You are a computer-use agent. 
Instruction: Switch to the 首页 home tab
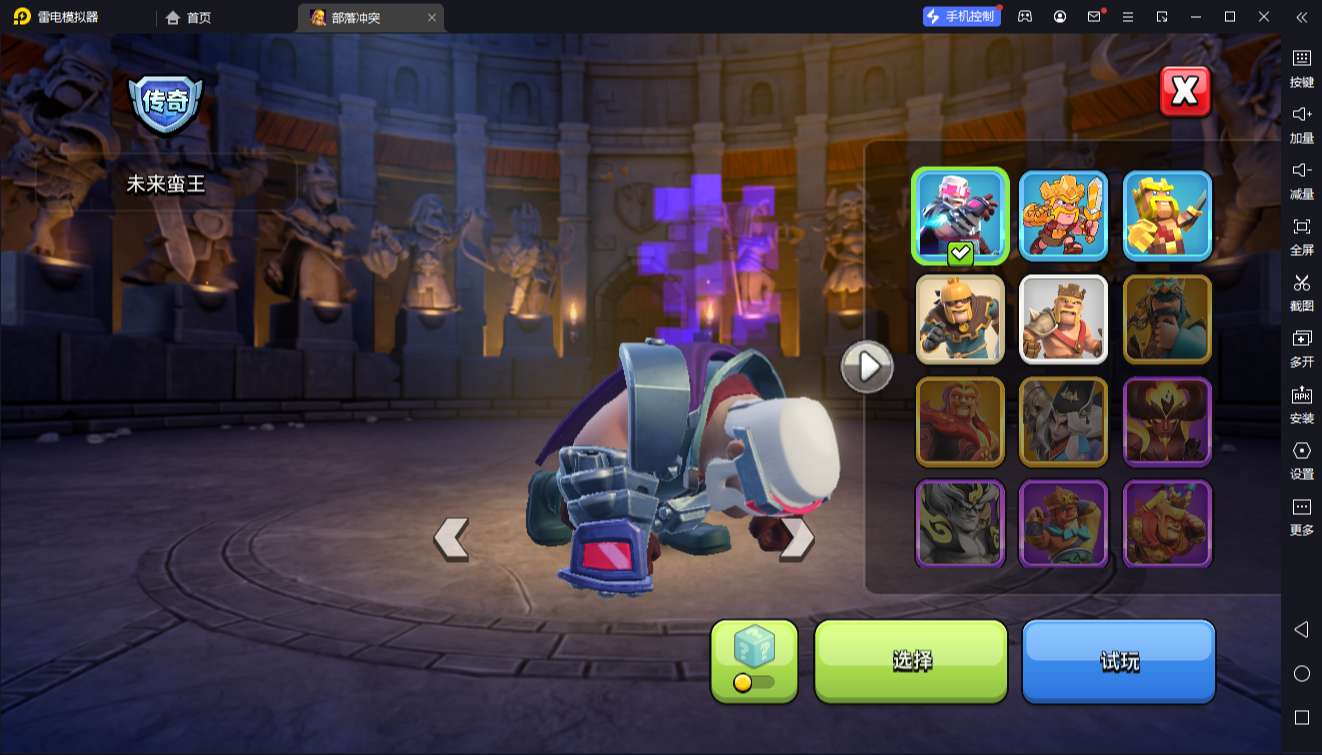[189, 17]
